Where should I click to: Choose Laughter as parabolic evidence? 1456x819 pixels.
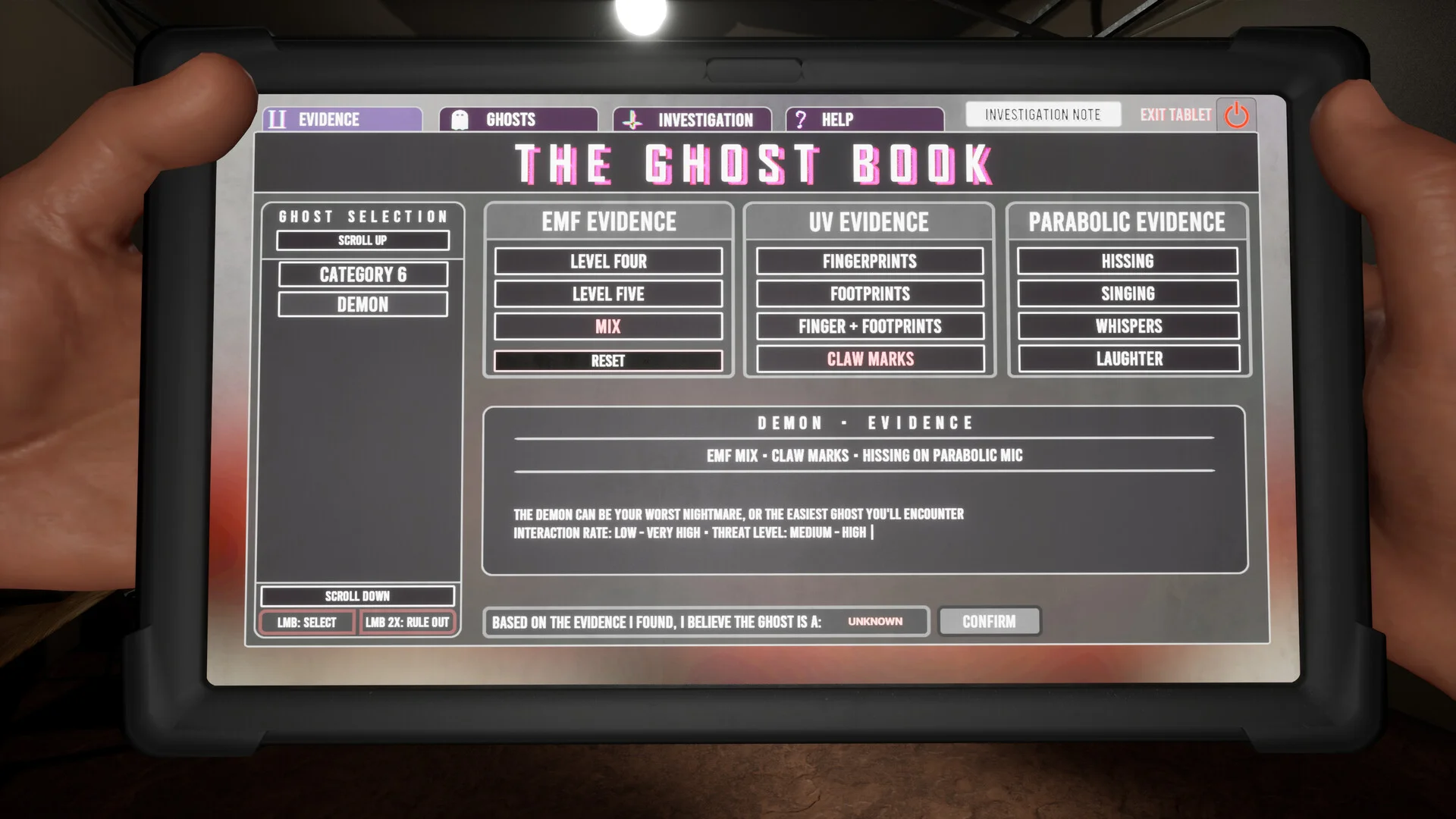point(1129,359)
